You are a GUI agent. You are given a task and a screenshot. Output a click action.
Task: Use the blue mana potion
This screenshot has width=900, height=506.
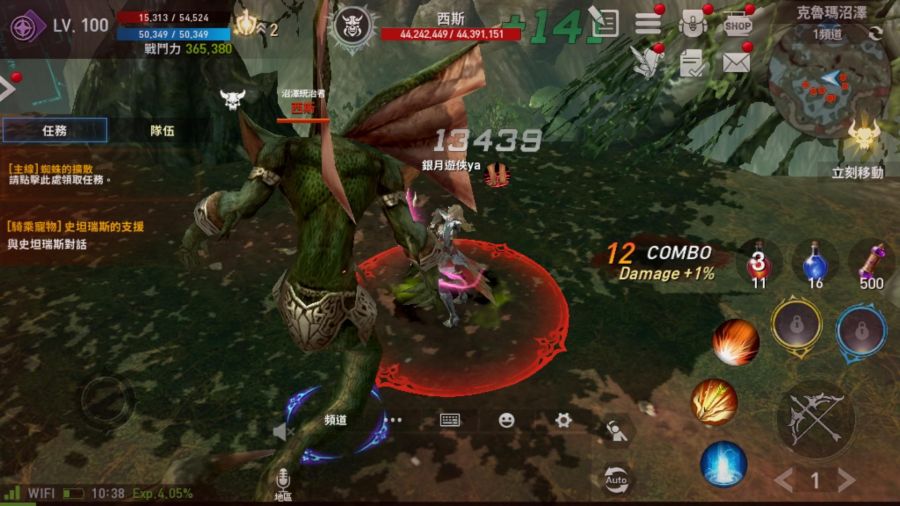pyautogui.click(x=815, y=262)
